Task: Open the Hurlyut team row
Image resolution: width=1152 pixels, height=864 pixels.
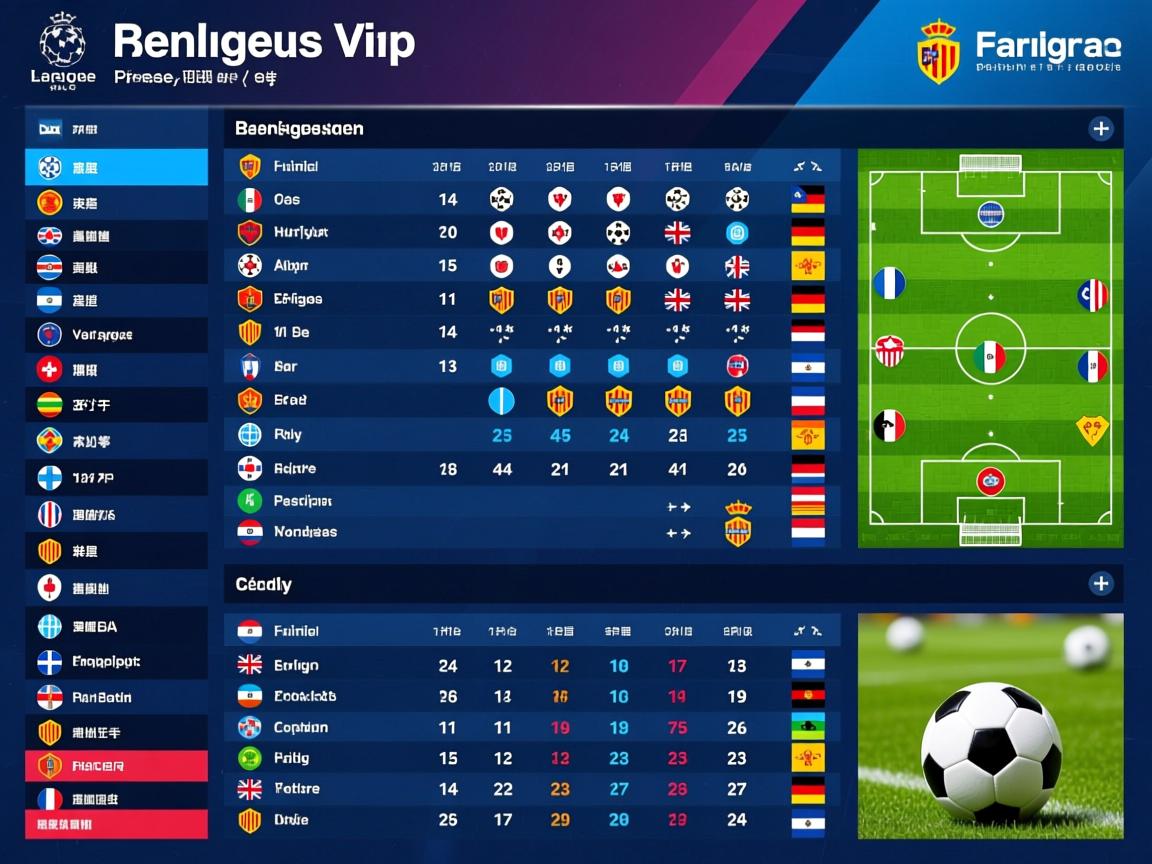Action: click(300, 232)
